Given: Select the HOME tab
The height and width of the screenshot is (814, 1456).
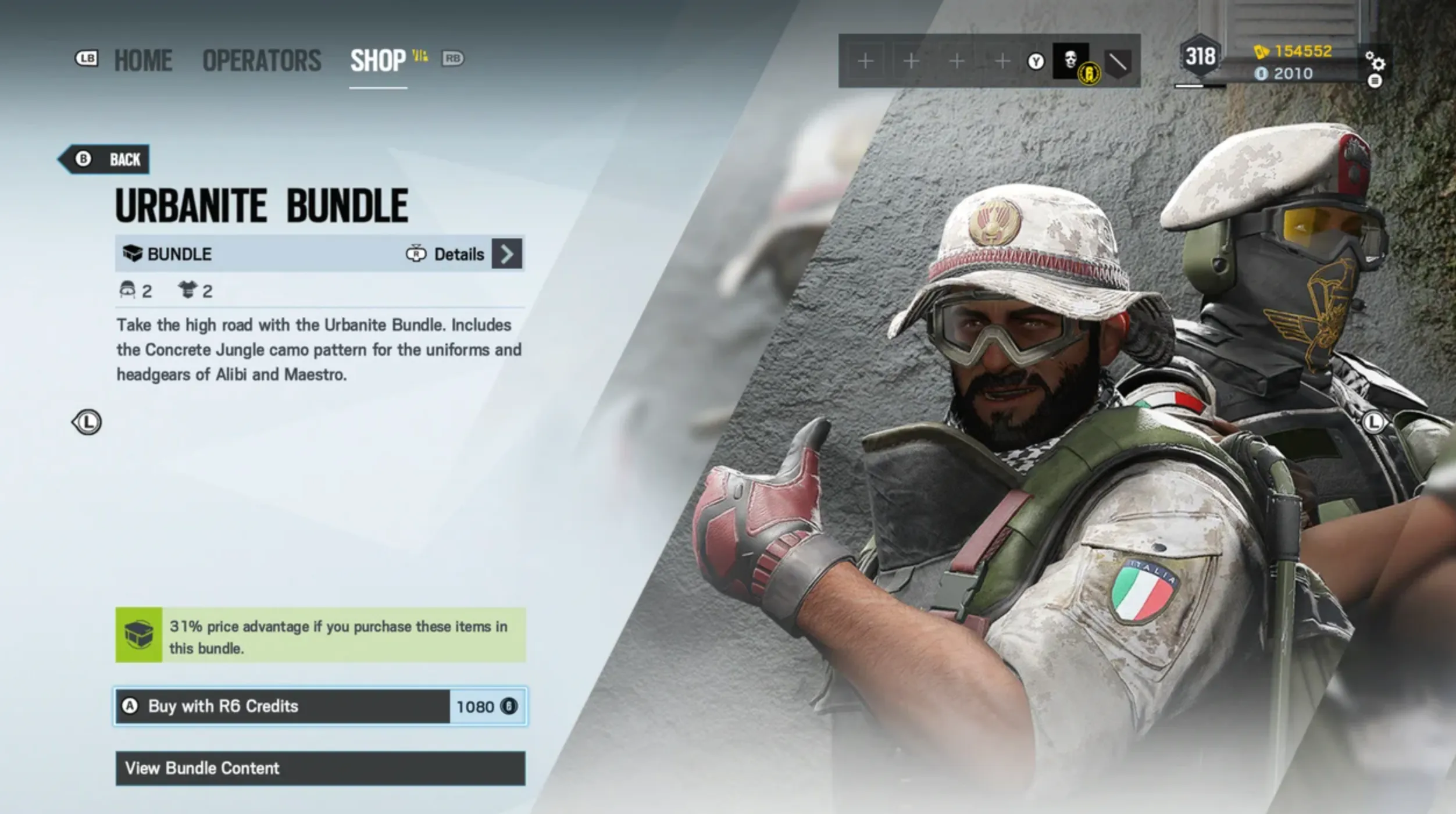Looking at the screenshot, I should [x=143, y=60].
